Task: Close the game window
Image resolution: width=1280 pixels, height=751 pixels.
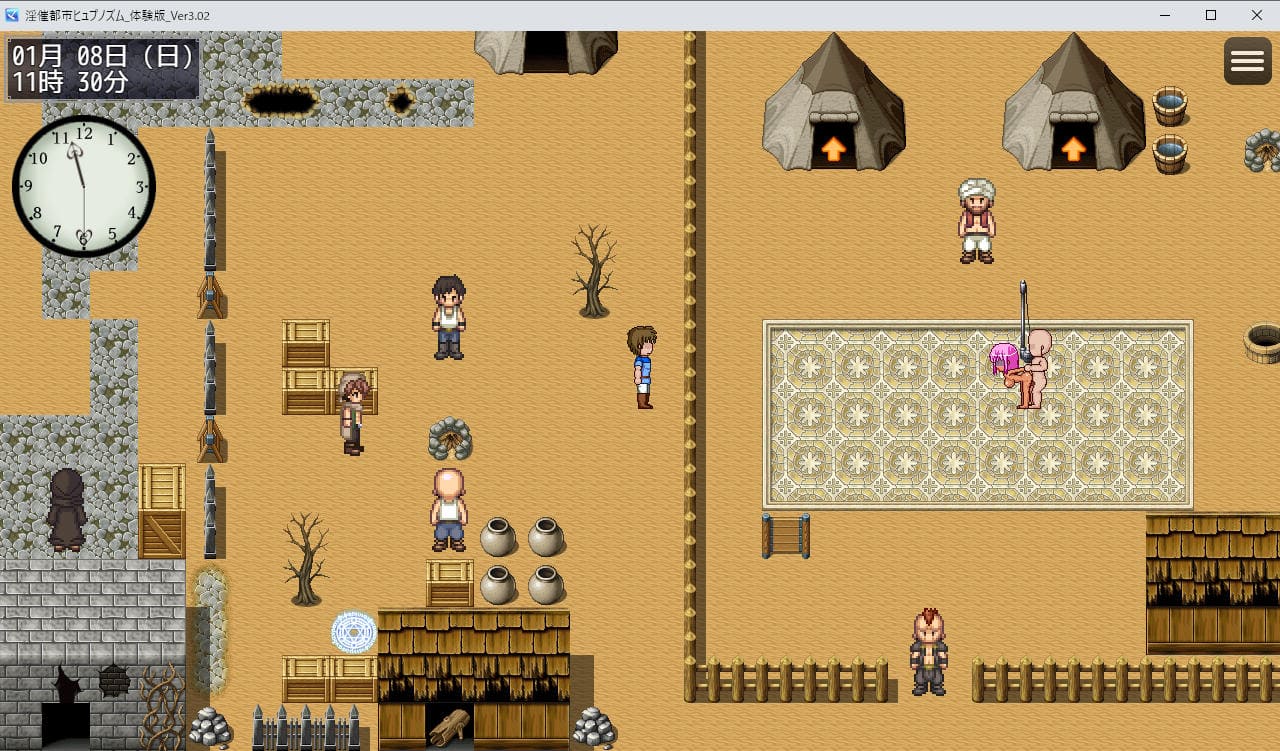Action: [1257, 15]
